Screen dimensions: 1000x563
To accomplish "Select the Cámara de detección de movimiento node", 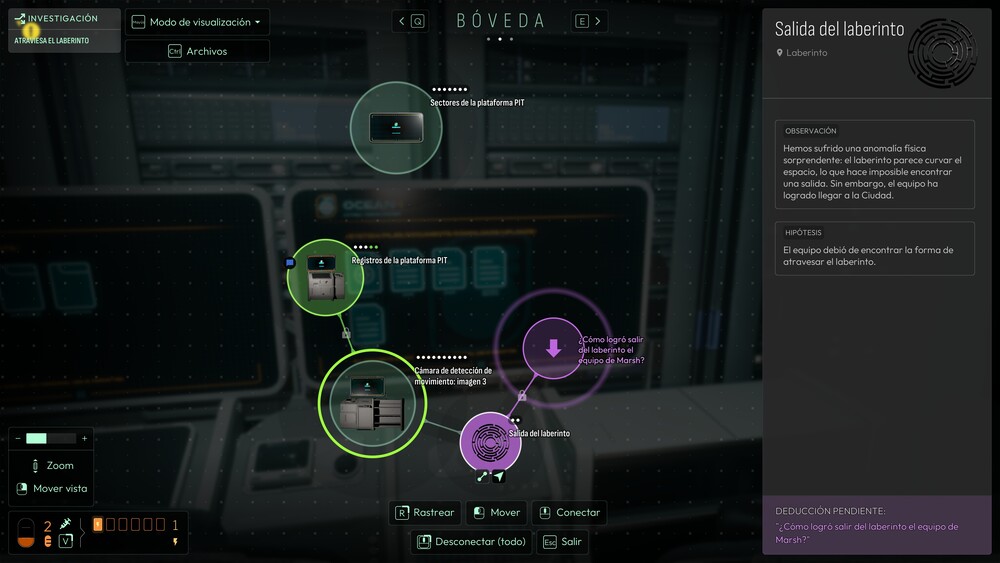I will [372, 402].
